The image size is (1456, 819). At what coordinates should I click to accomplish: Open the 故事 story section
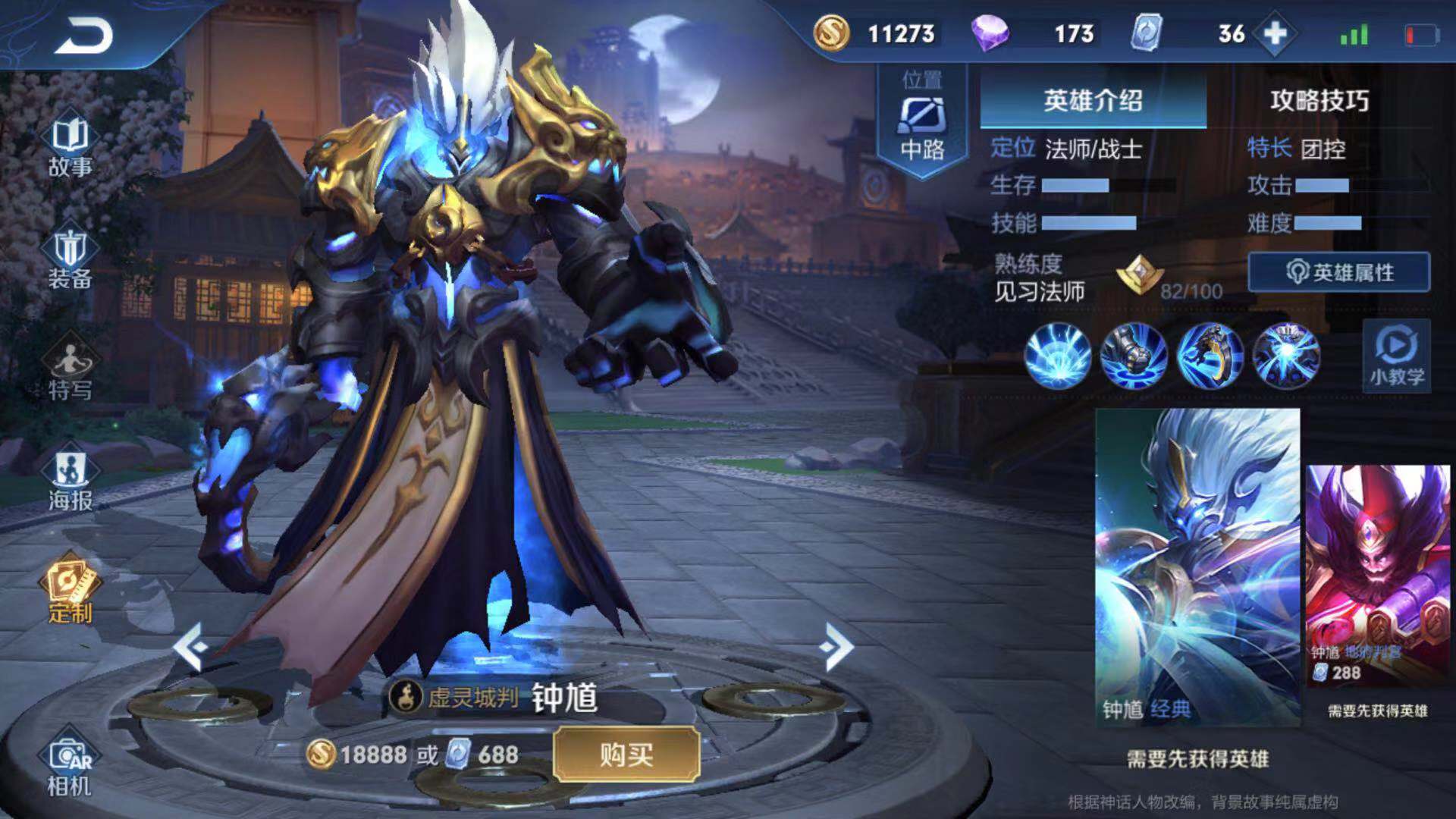[x=70, y=147]
